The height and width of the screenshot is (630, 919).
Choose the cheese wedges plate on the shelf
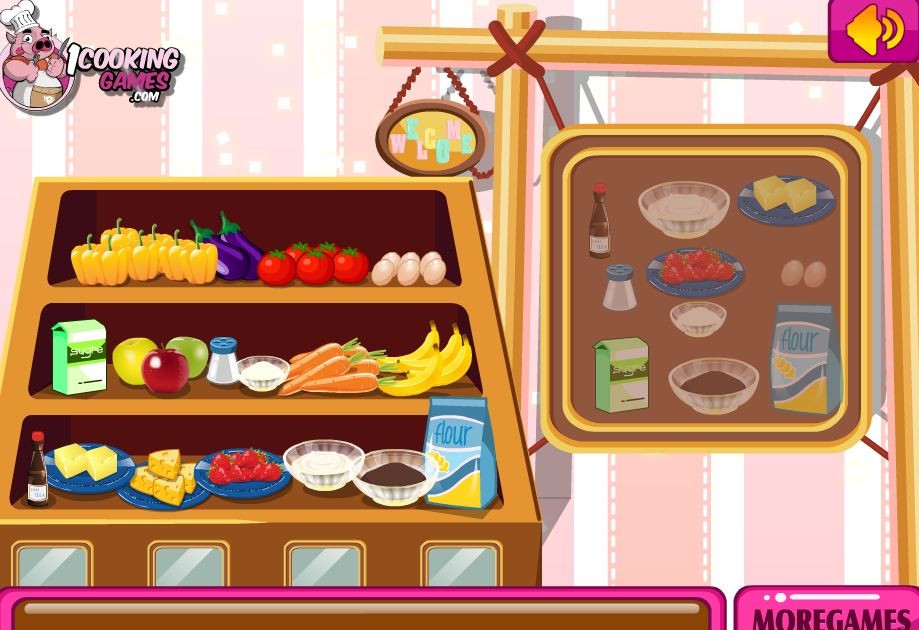[162, 478]
